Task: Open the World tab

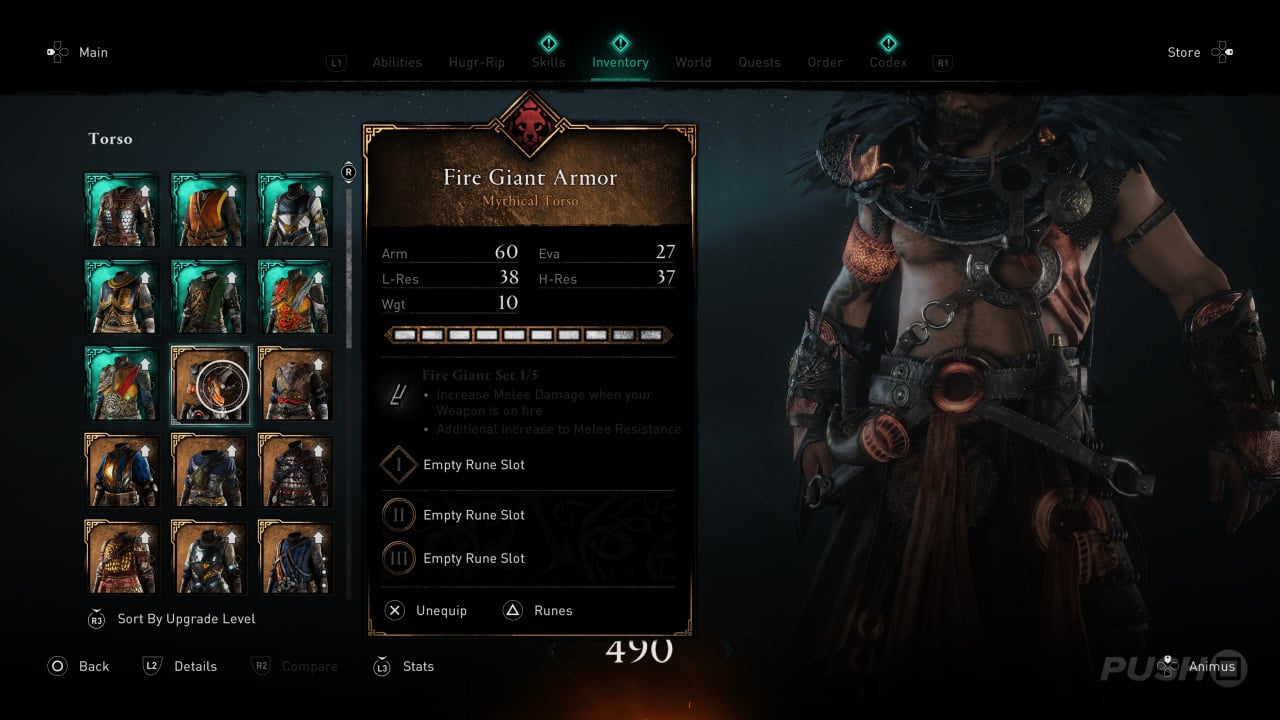Action: tap(693, 62)
